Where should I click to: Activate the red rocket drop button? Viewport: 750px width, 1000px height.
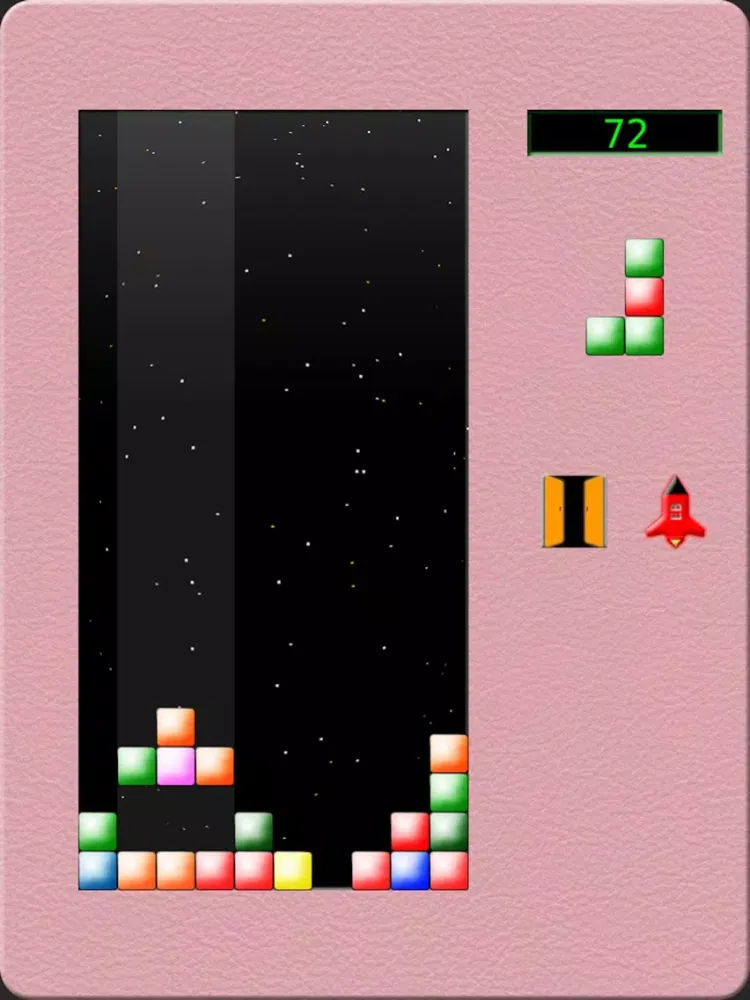pos(675,512)
